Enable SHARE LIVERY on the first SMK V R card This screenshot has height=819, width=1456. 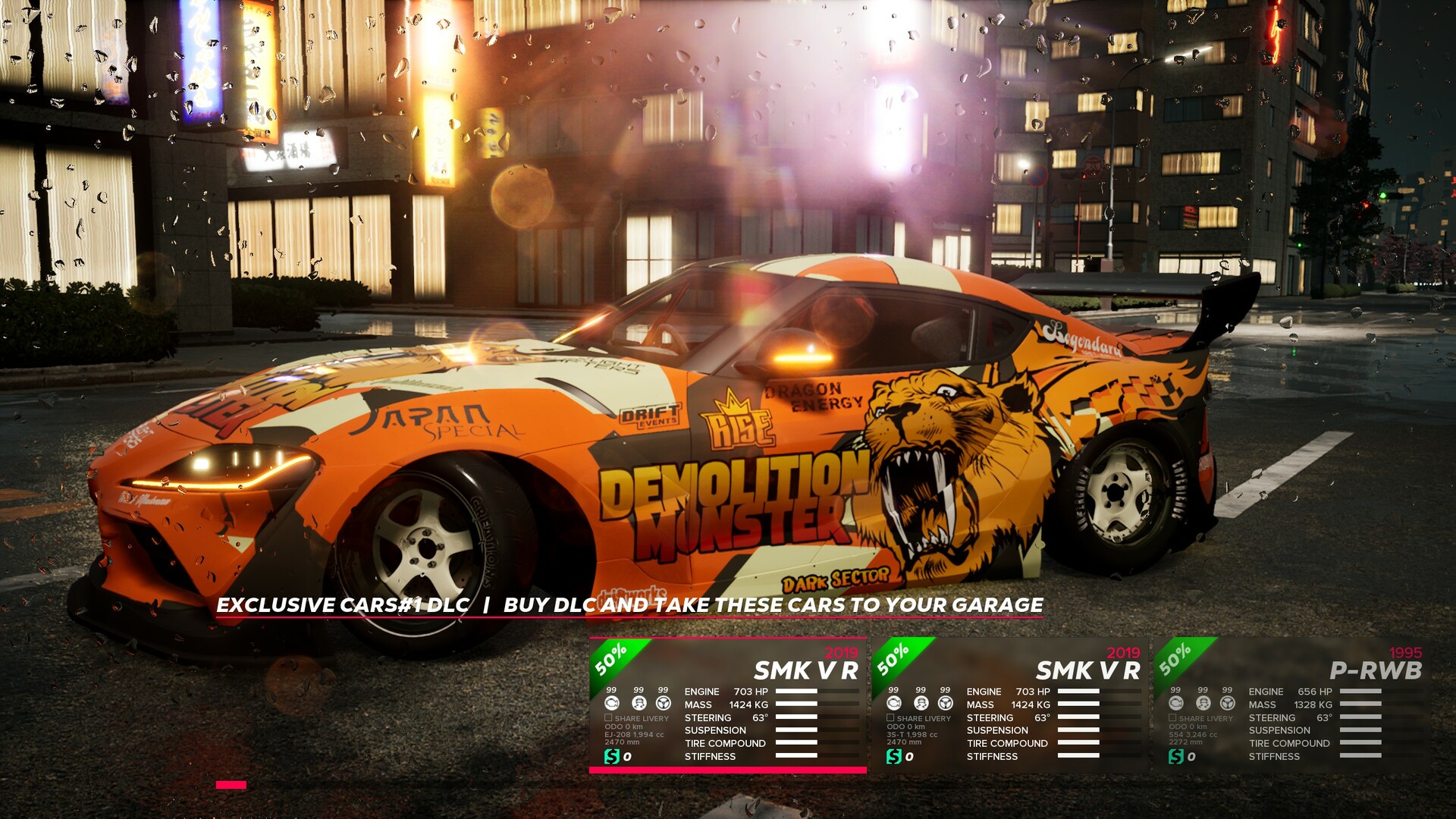(609, 718)
